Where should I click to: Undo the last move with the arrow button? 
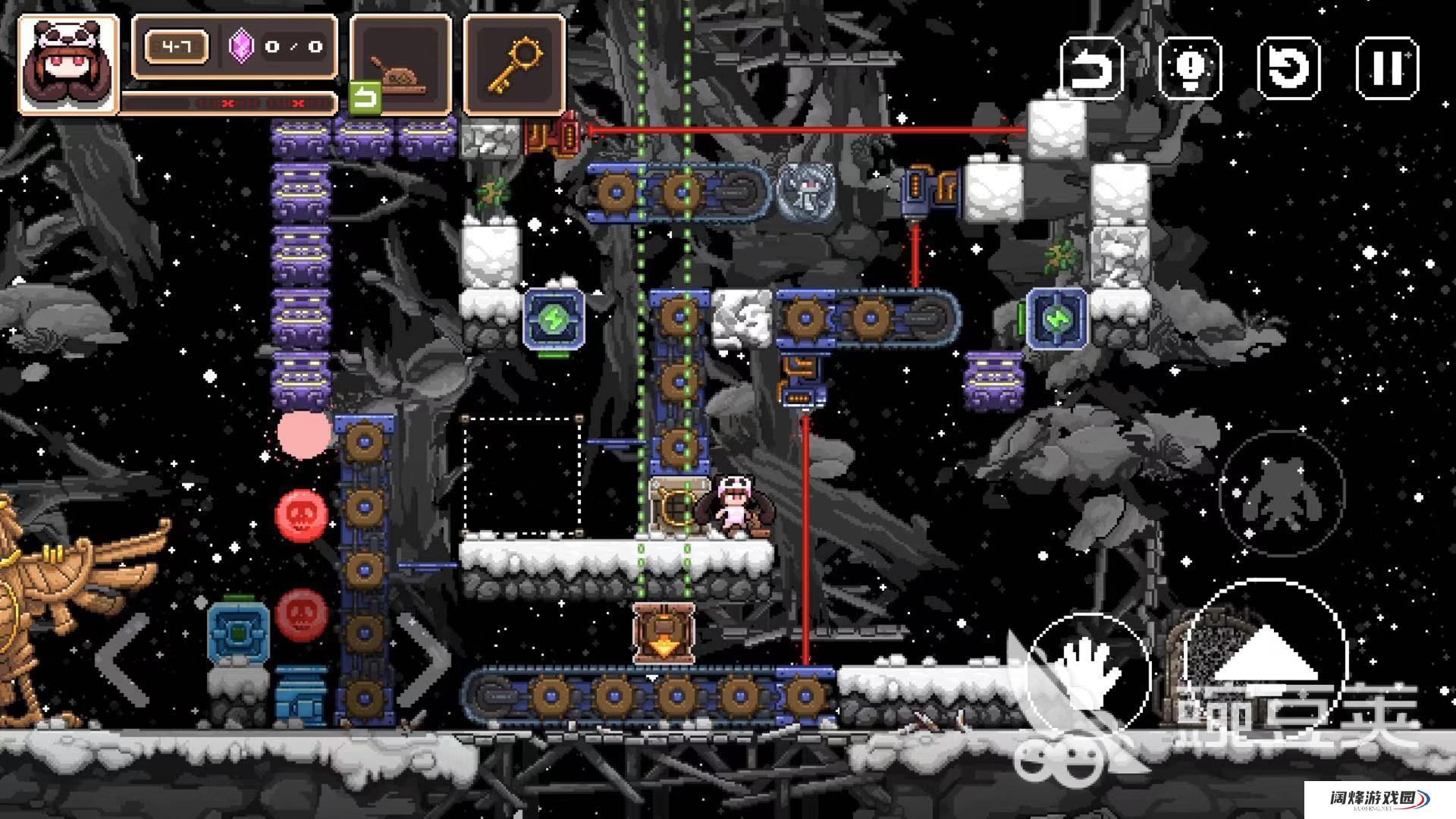tap(1091, 67)
